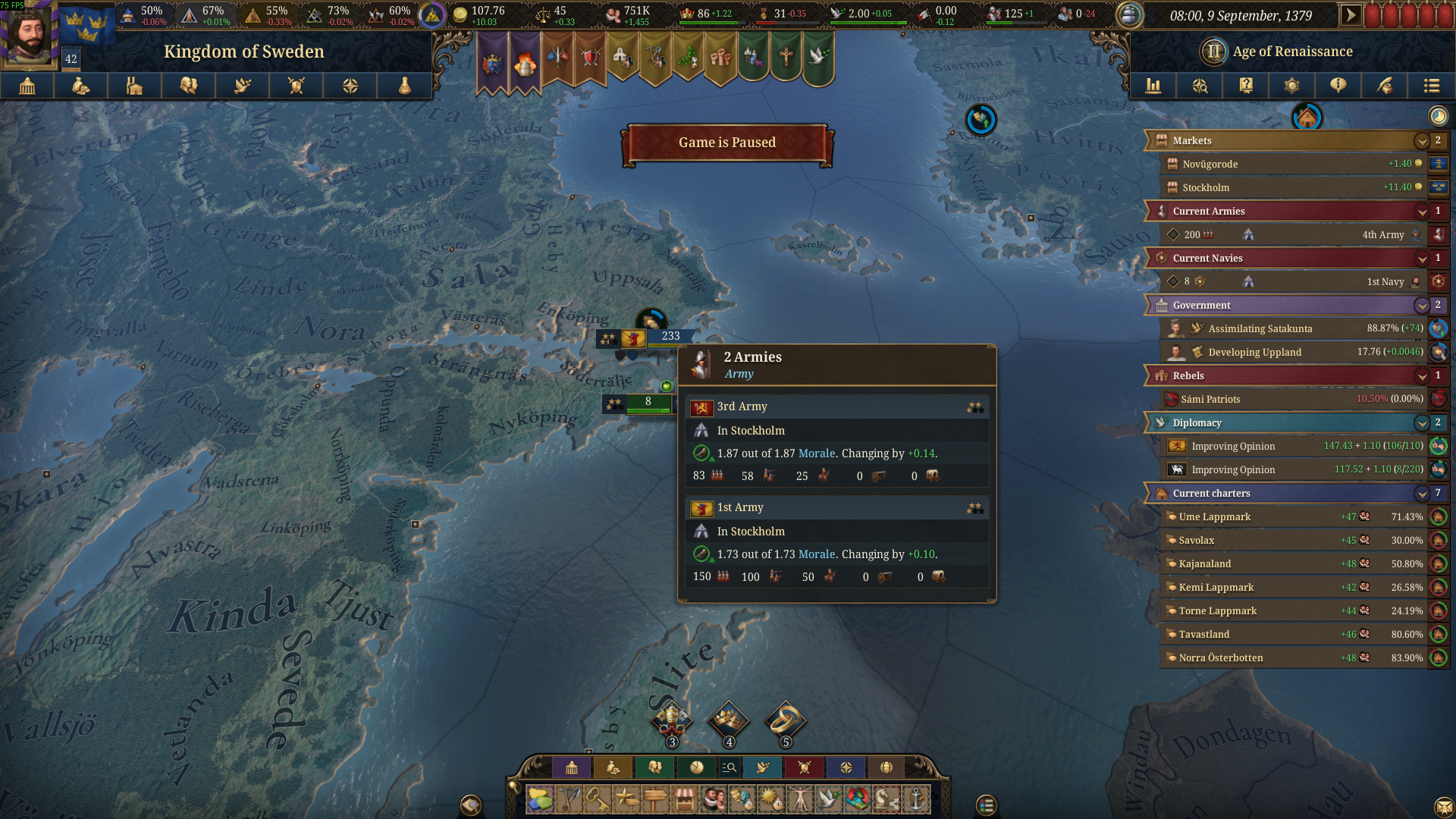Collapse the Government section

(x=1422, y=305)
